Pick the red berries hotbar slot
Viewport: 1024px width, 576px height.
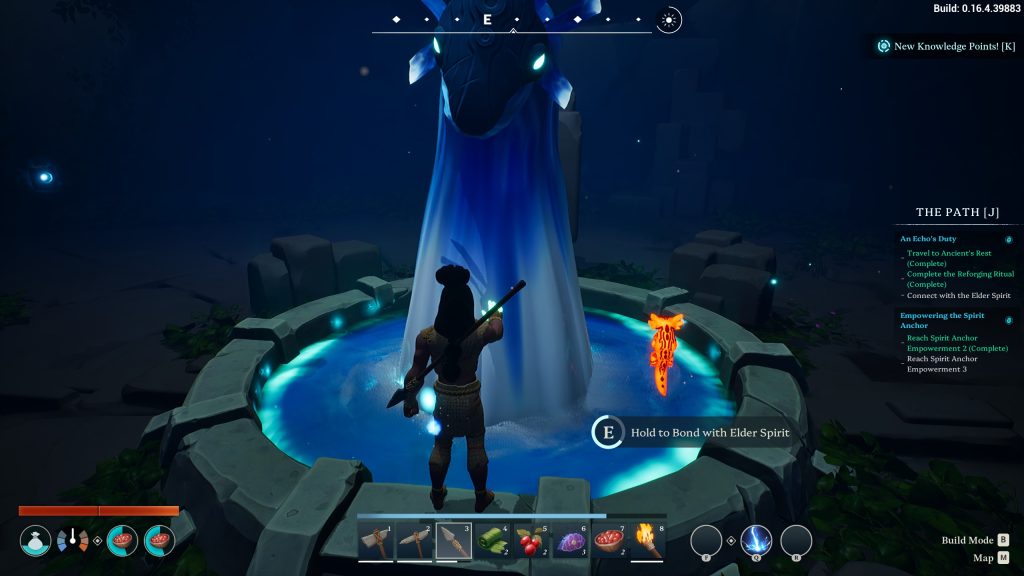(x=532, y=540)
